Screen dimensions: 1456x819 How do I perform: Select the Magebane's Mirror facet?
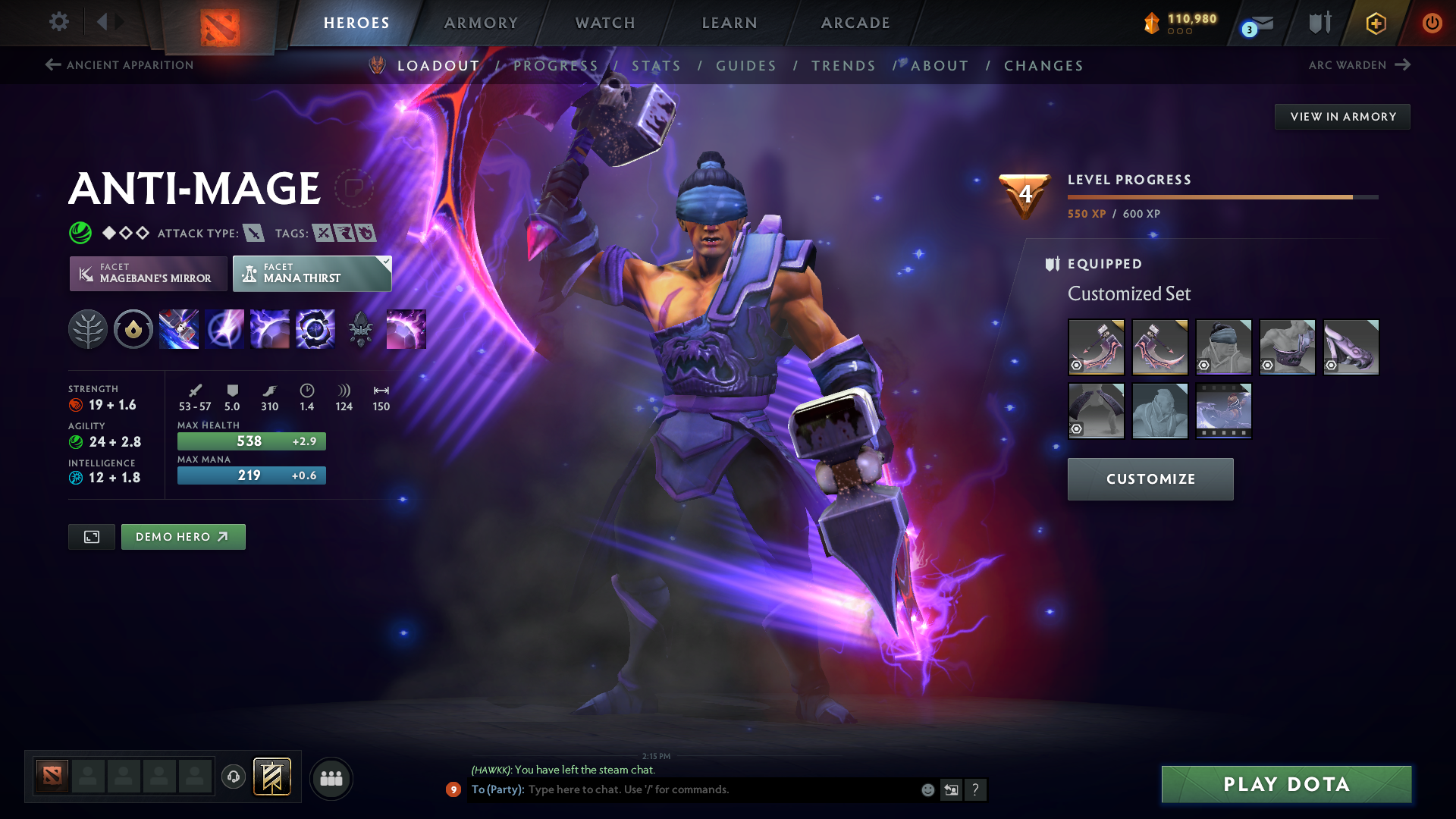point(148,273)
